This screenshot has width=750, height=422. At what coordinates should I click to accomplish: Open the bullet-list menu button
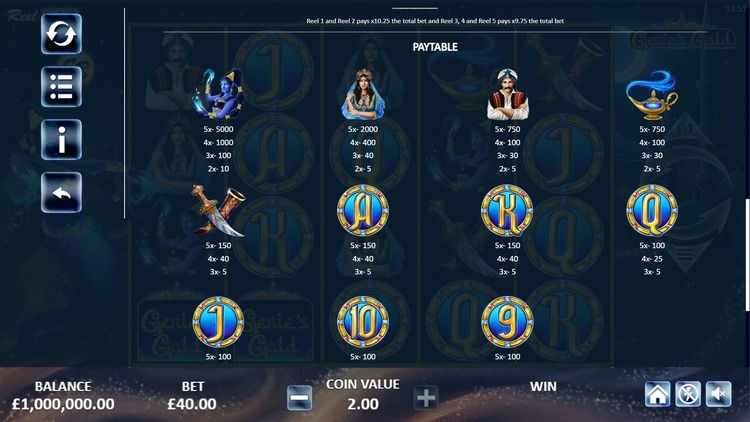(x=61, y=87)
